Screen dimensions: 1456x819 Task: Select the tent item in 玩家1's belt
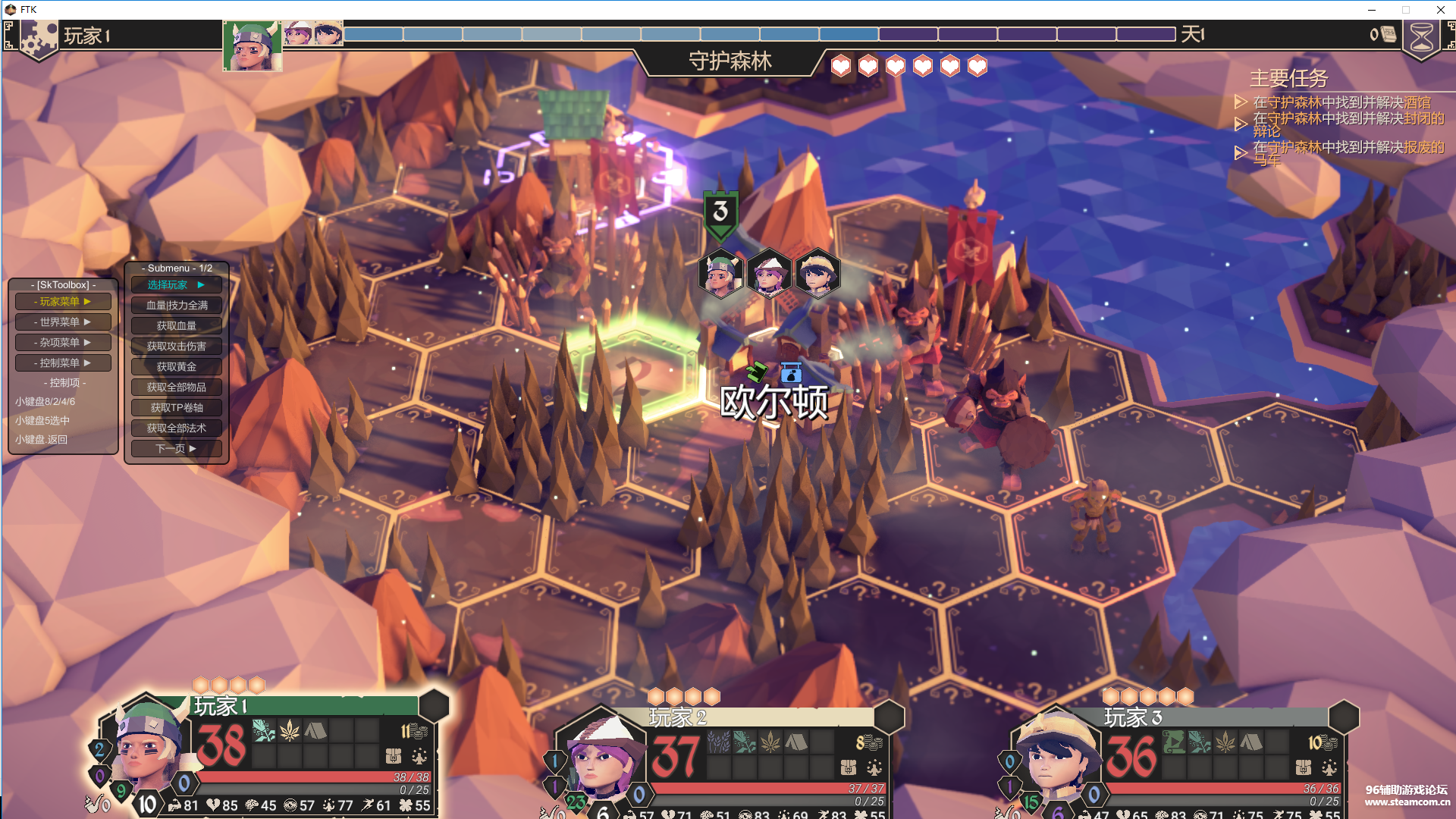(x=315, y=731)
